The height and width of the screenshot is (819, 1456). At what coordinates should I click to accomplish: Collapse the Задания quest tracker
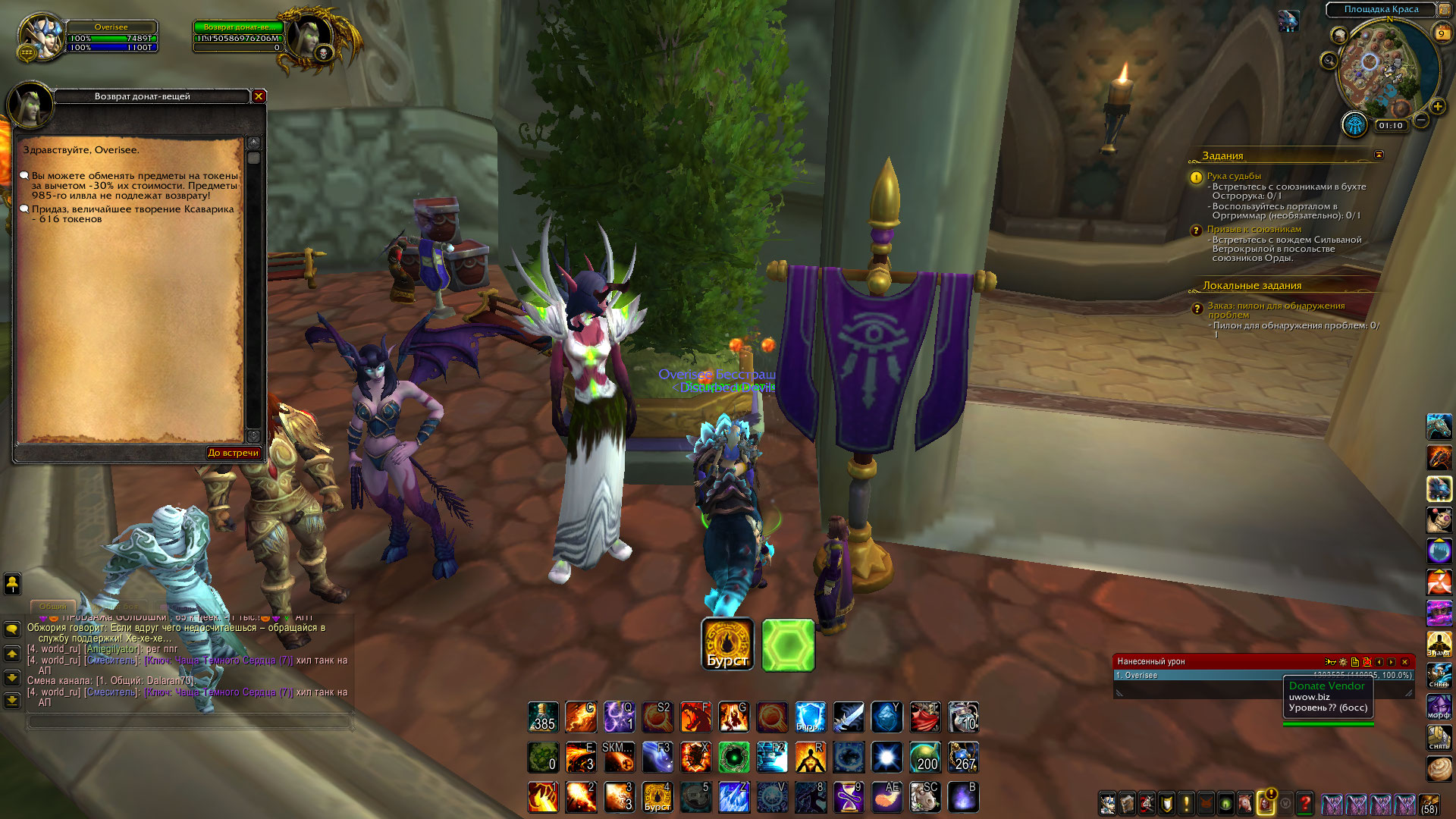pyautogui.click(x=1379, y=155)
